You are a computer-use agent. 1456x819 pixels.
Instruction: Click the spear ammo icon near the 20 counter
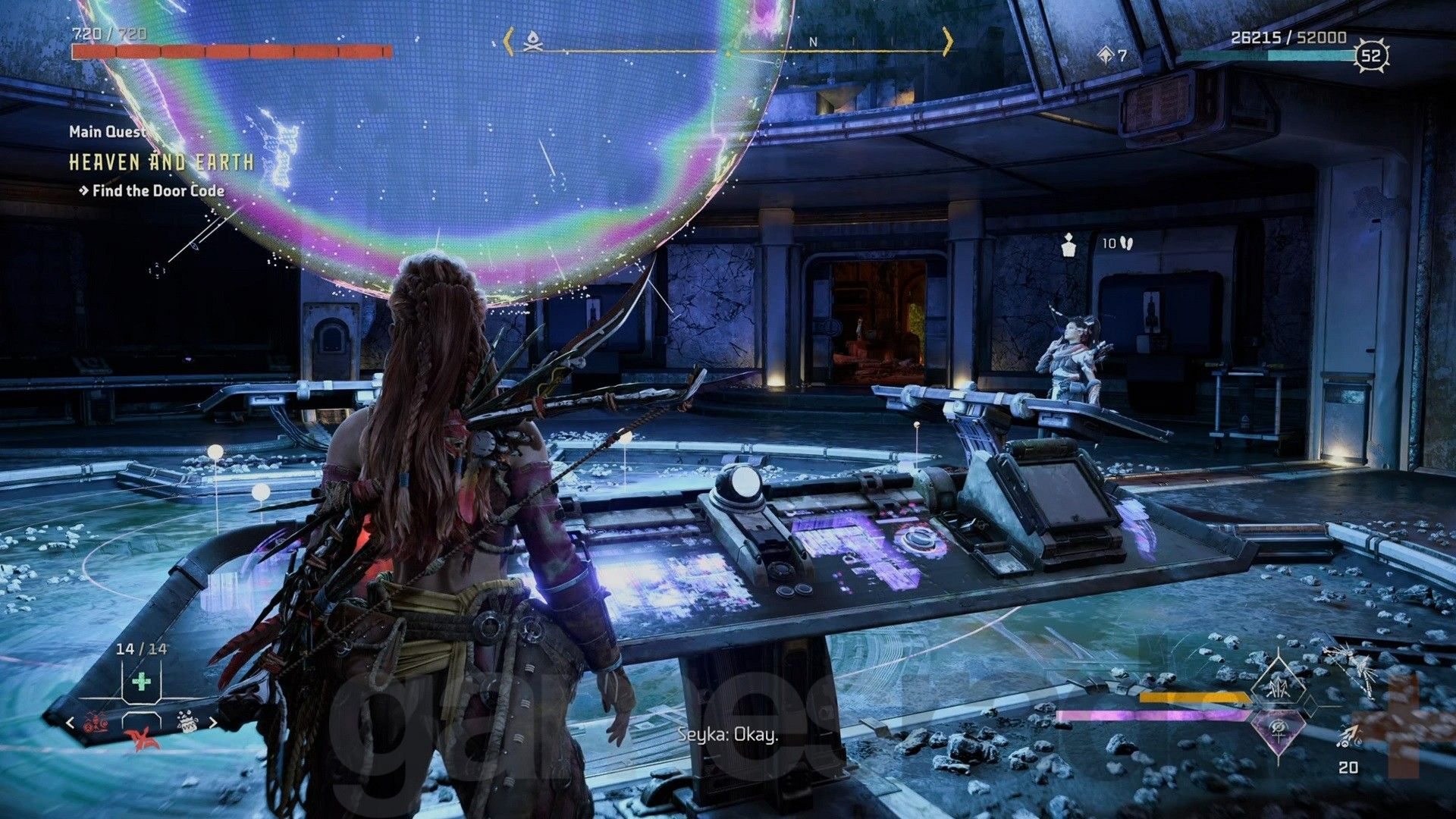point(1349,736)
